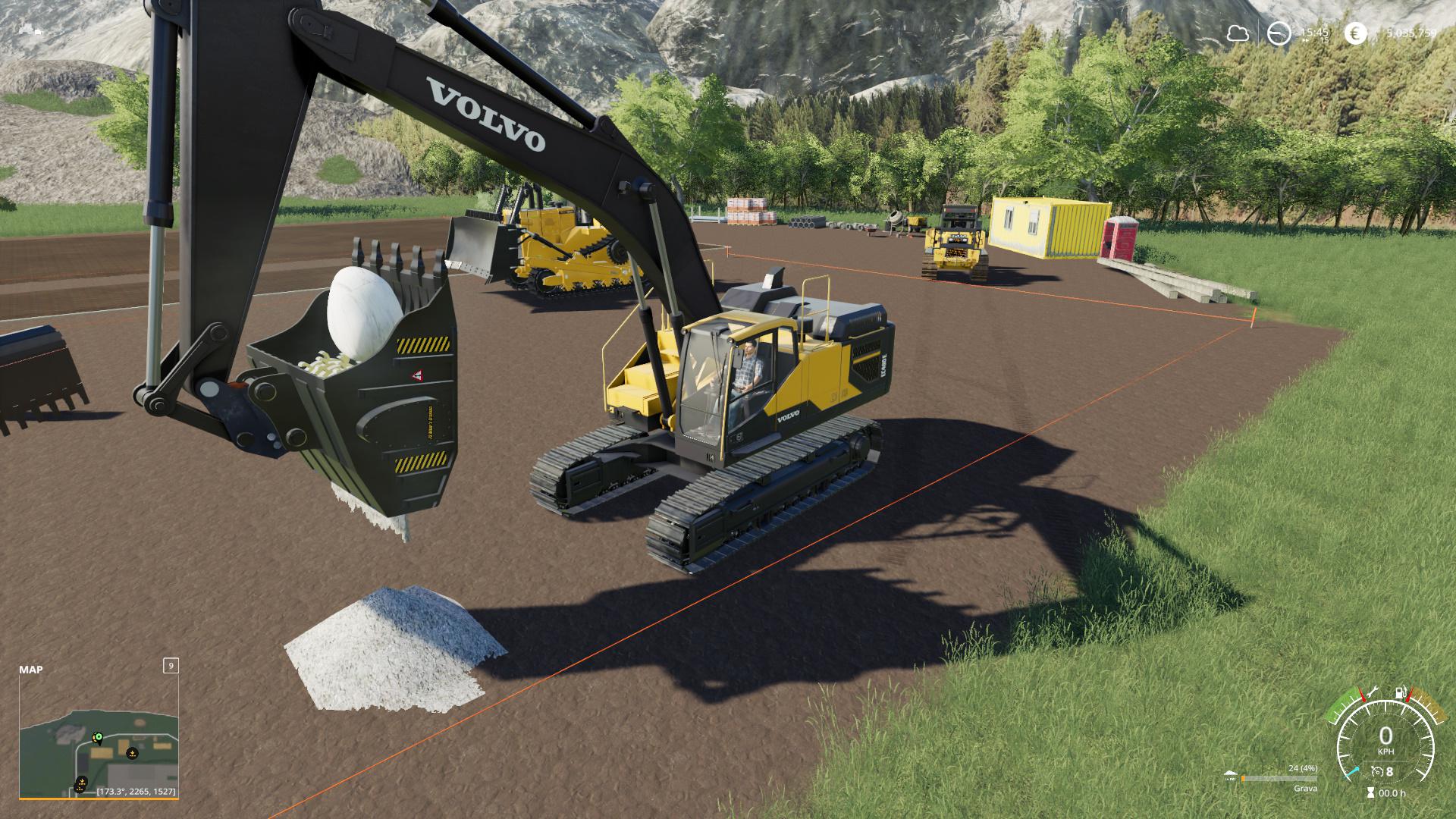Click the gravel pile fill icon
The image size is (1456, 819).
[1230, 776]
